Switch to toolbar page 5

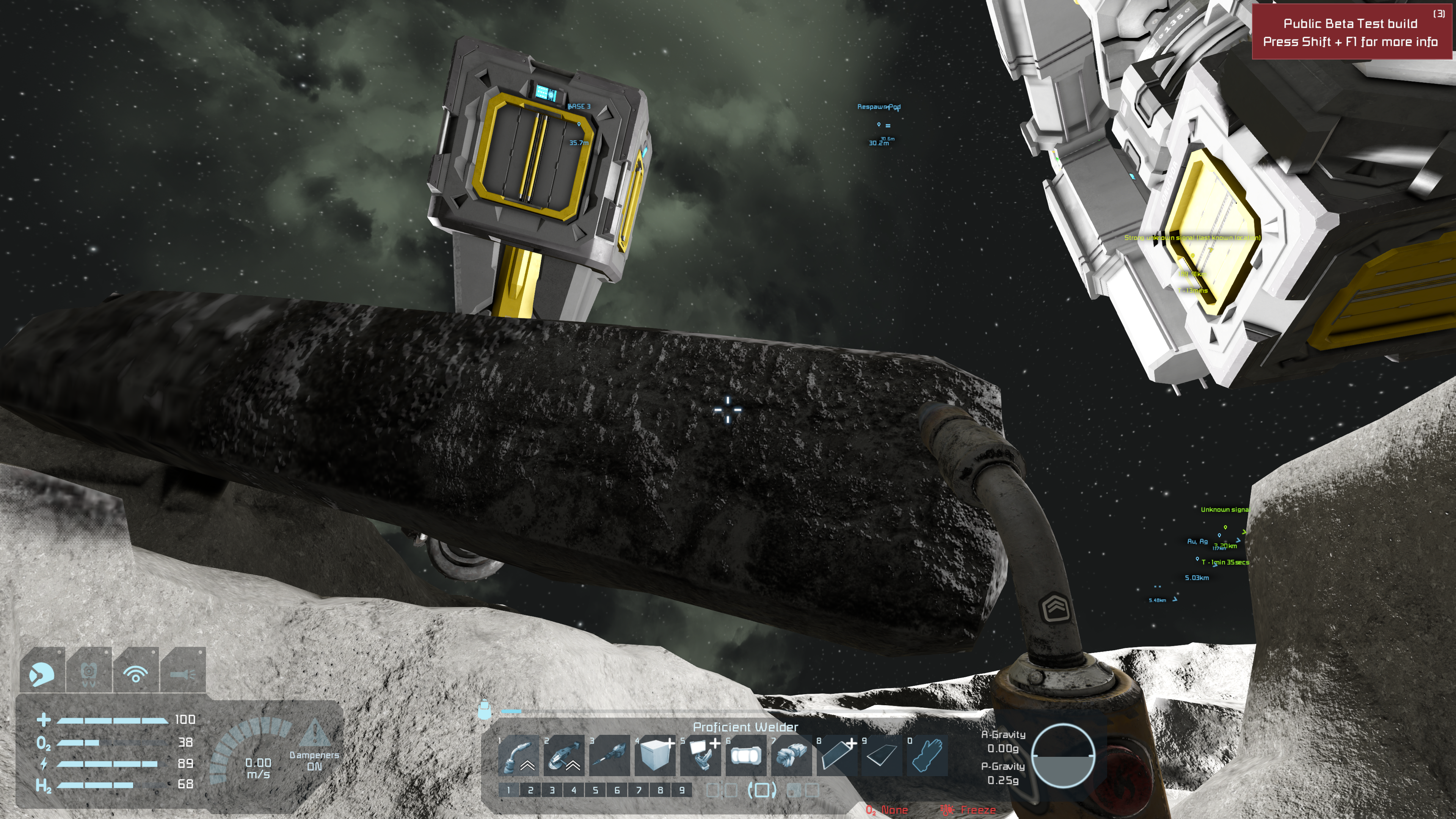pyautogui.click(x=595, y=790)
